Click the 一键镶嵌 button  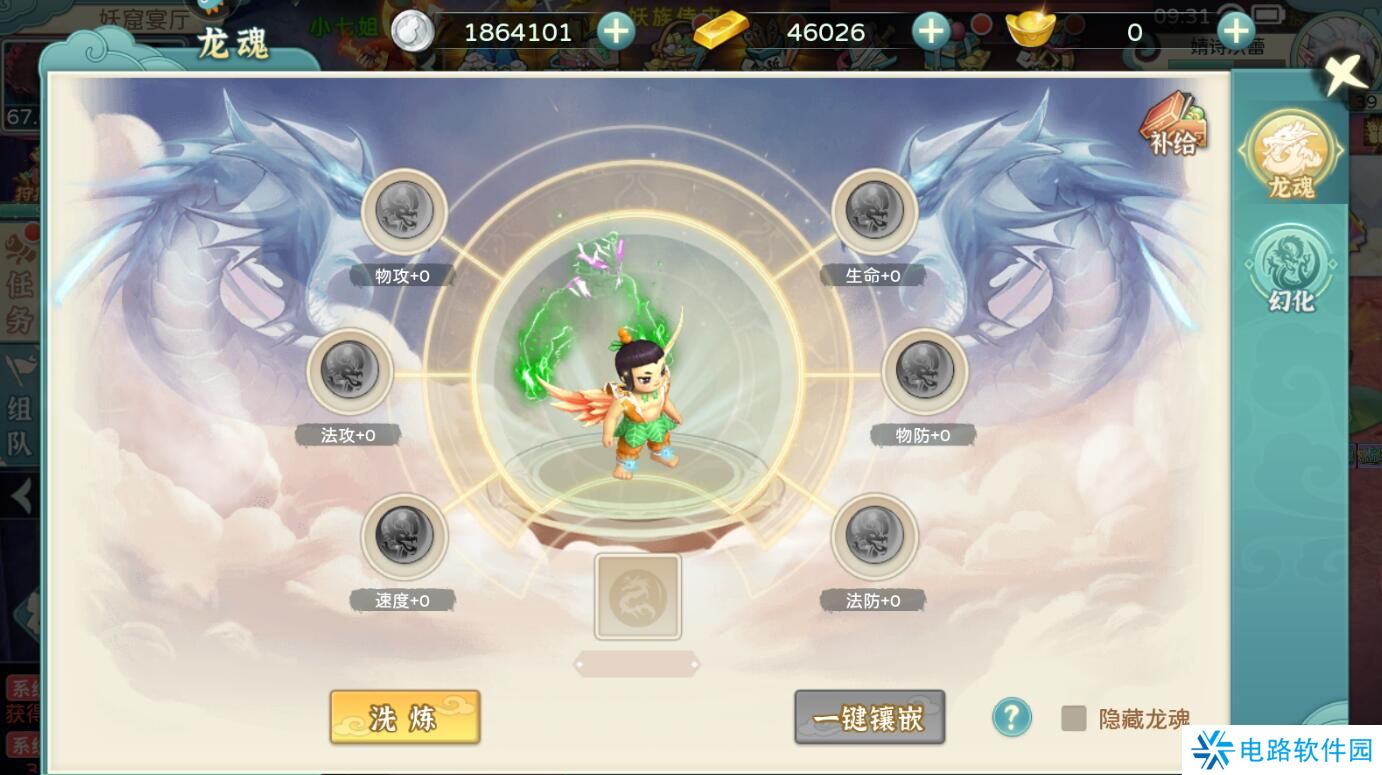pos(869,716)
